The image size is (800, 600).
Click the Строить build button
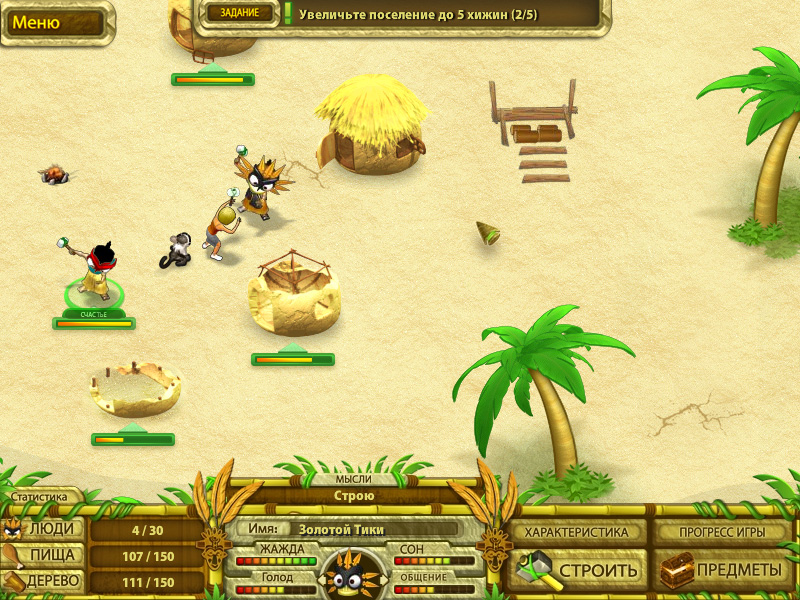(x=577, y=570)
